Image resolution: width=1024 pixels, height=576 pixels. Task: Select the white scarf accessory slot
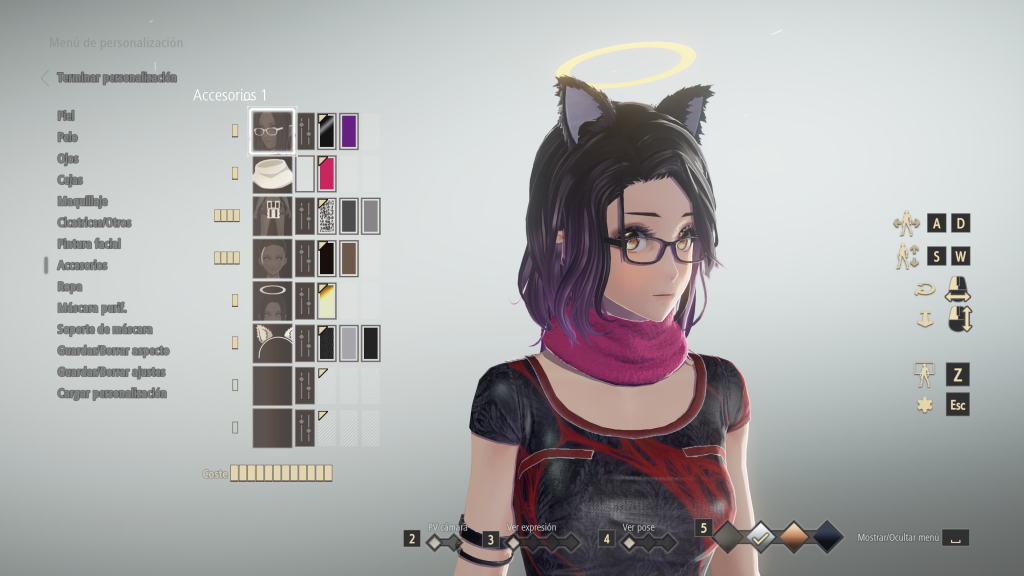coord(272,173)
